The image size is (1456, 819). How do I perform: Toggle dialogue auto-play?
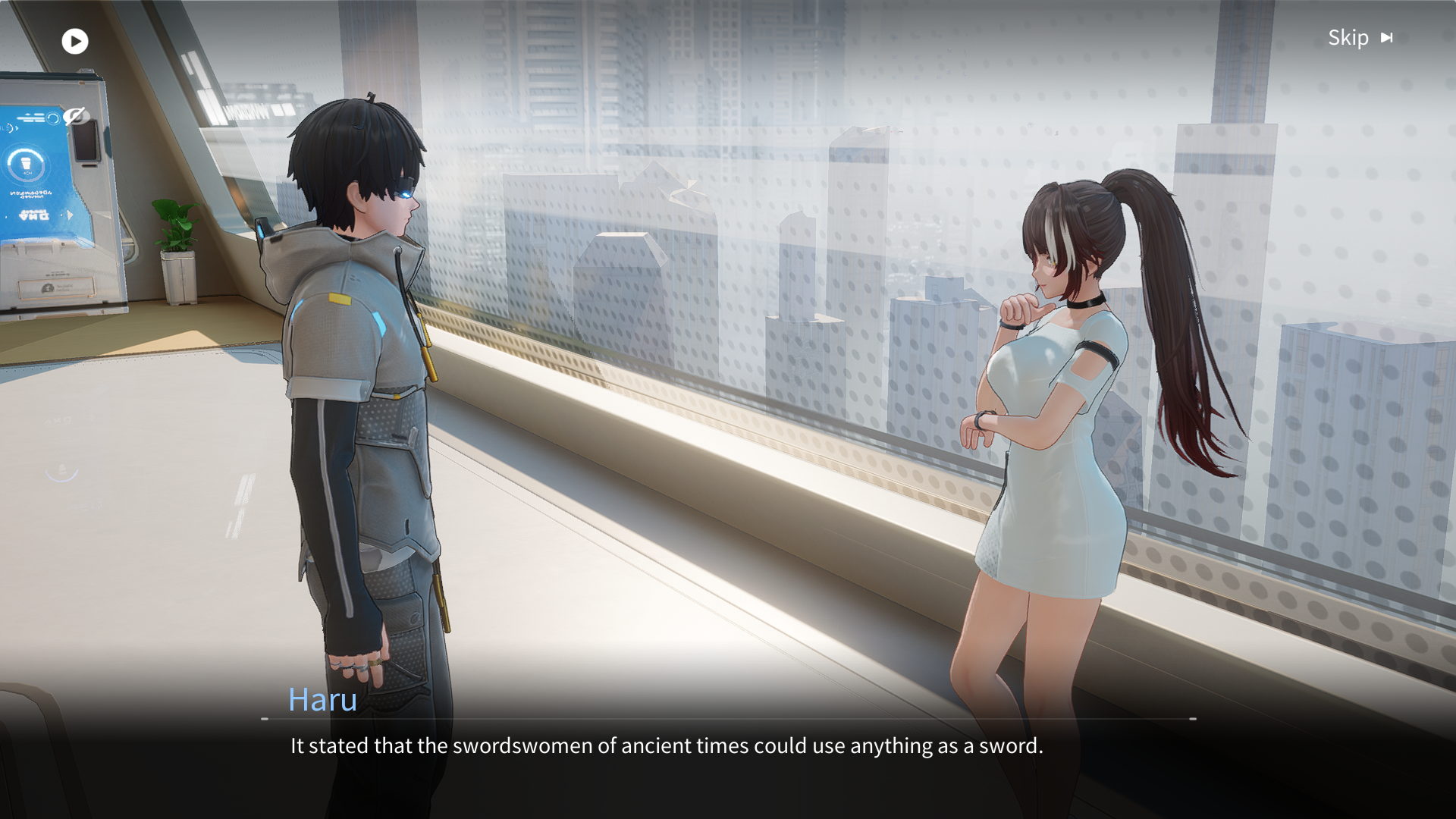(x=75, y=41)
